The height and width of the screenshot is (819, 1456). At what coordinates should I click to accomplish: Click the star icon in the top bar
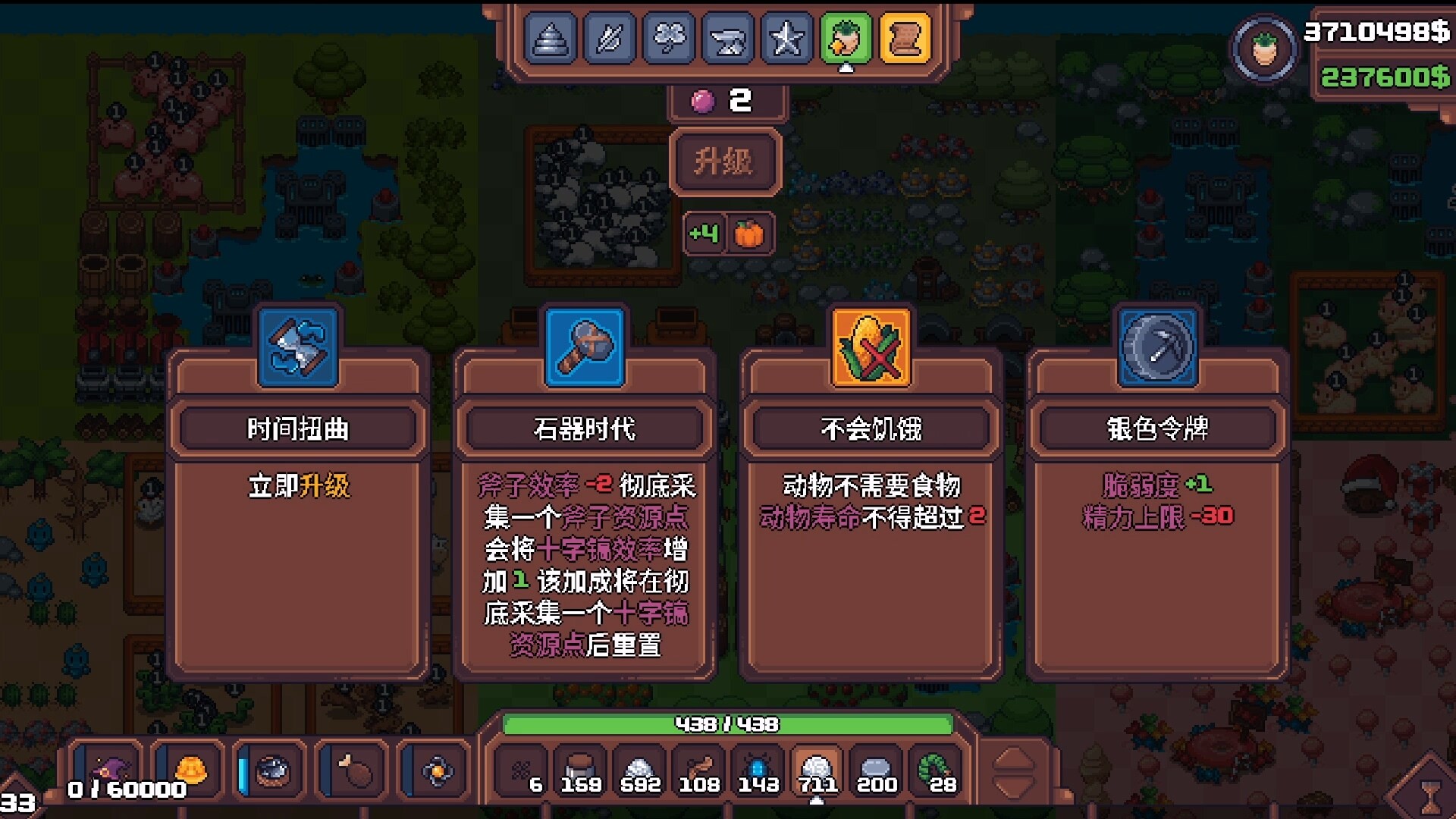pyautogui.click(x=786, y=39)
